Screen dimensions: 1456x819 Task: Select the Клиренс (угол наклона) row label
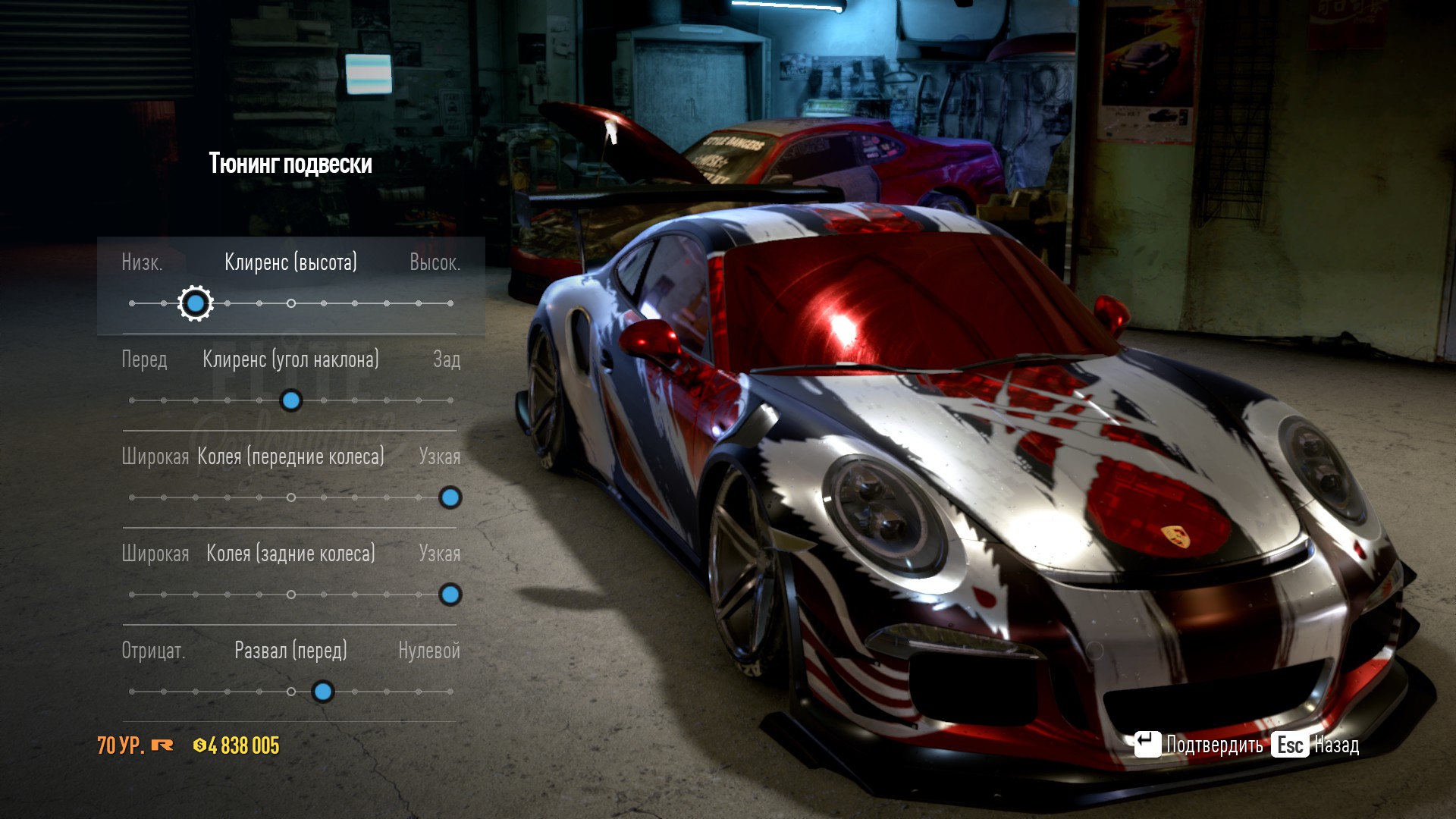pyautogui.click(x=290, y=359)
